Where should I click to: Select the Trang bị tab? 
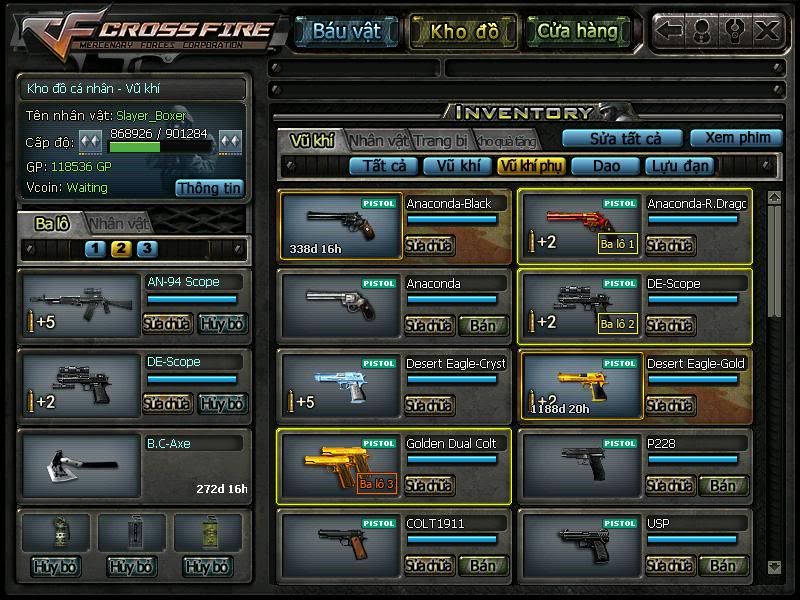click(x=441, y=140)
